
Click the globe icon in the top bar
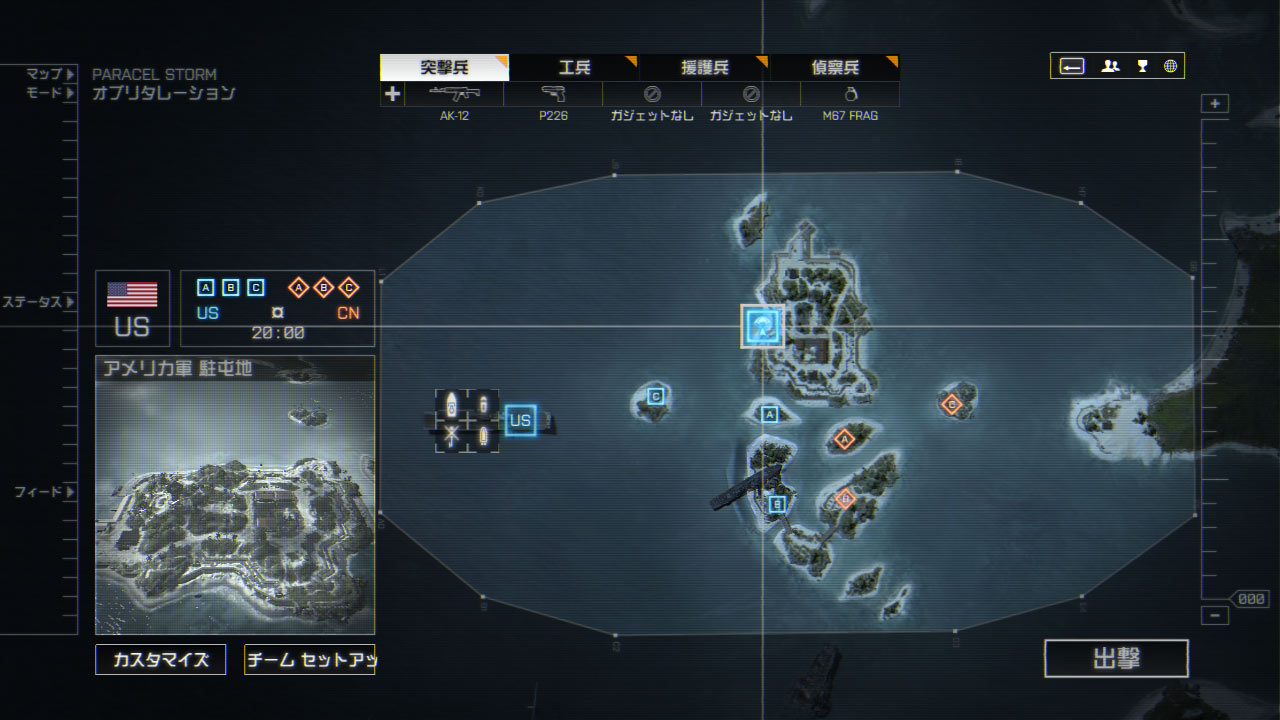click(1170, 67)
